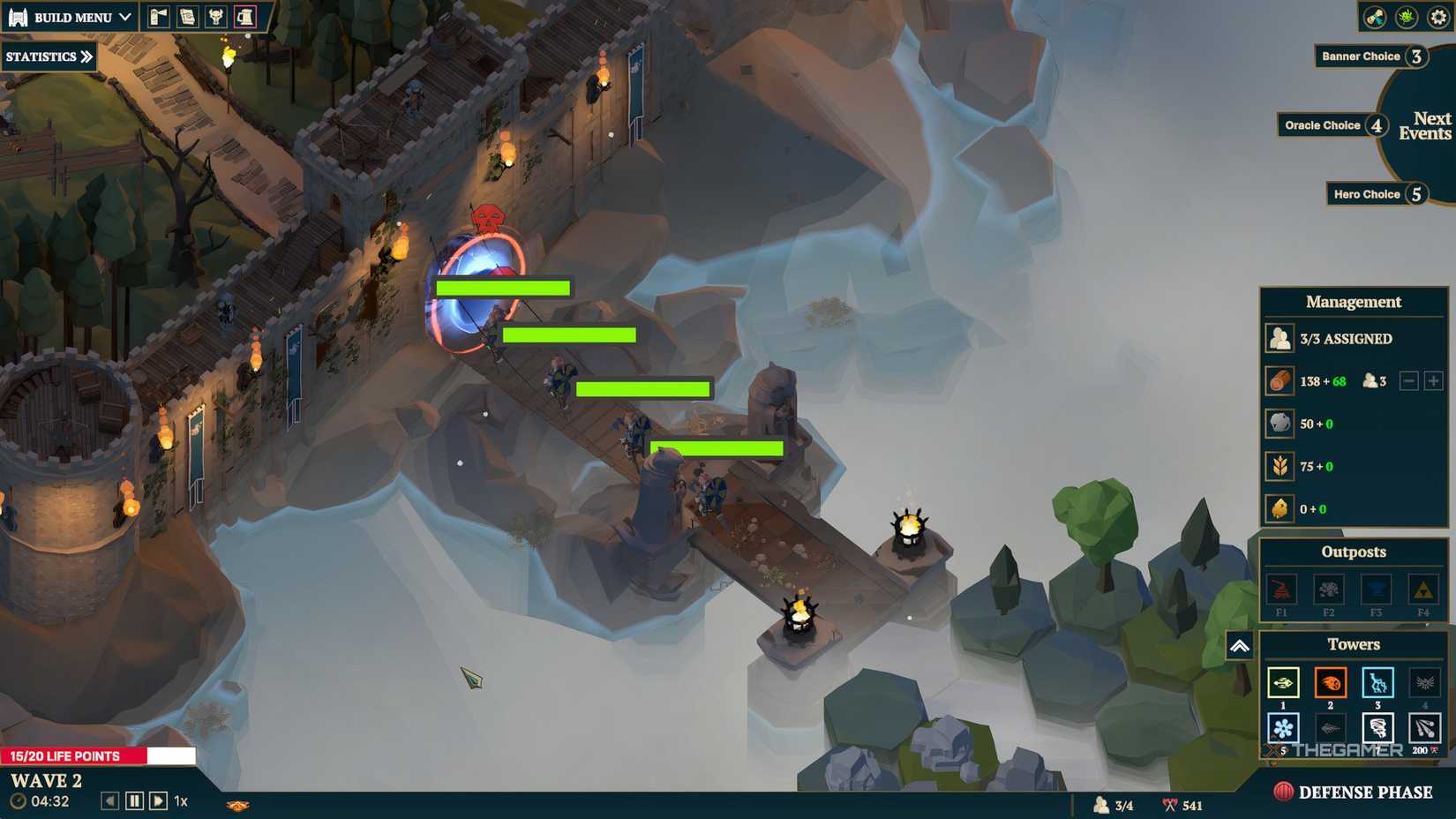Open the Statistics panel
The height and width of the screenshot is (819, 1456).
pyautogui.click(x=47, y=56)
